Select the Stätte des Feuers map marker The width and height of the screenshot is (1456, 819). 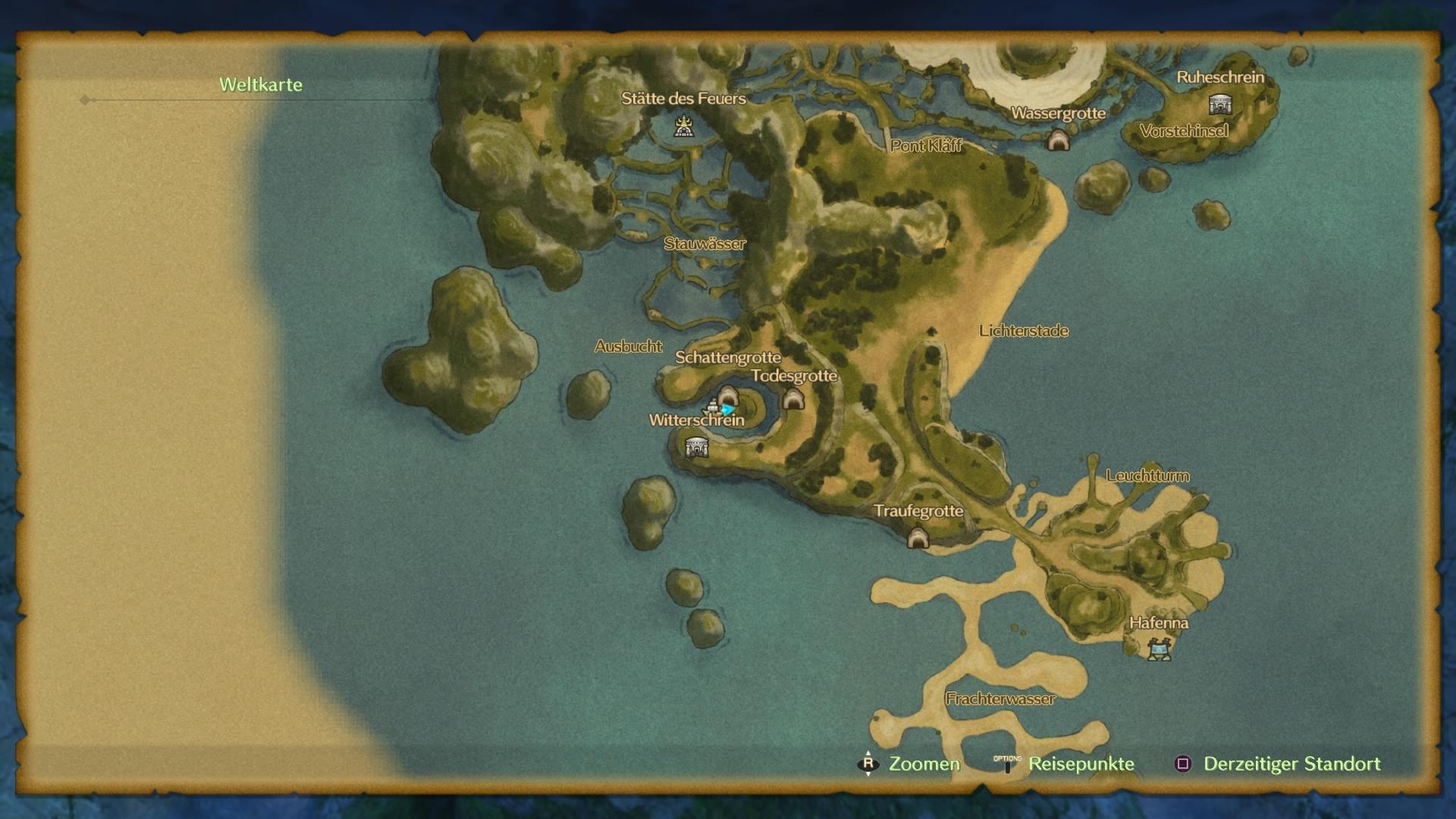(x=684, y=126)
